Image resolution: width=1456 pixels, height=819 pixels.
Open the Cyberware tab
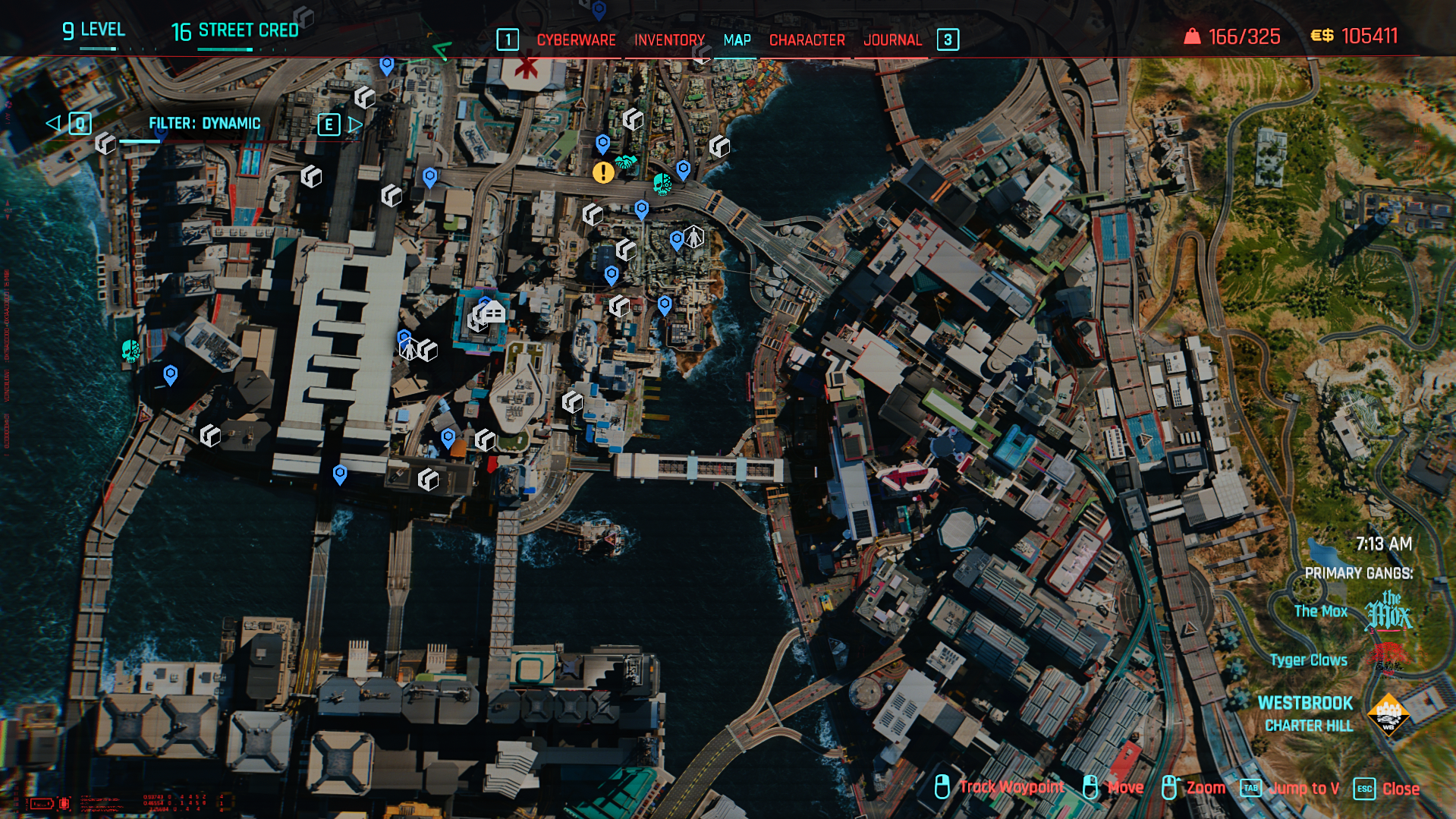[x=576, y=40]
